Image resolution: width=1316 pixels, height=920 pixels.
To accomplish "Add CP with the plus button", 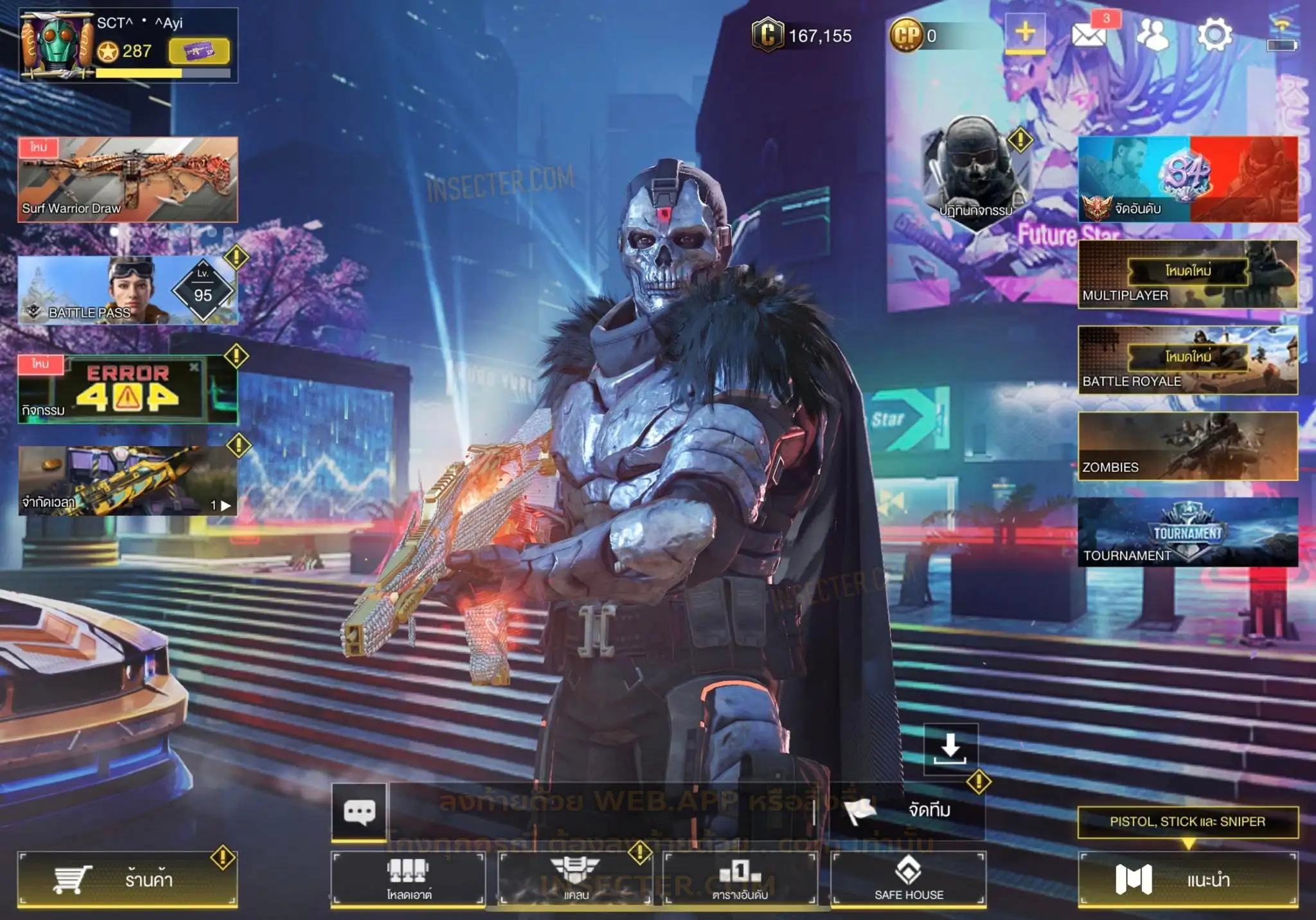I will pos(1025,33).
